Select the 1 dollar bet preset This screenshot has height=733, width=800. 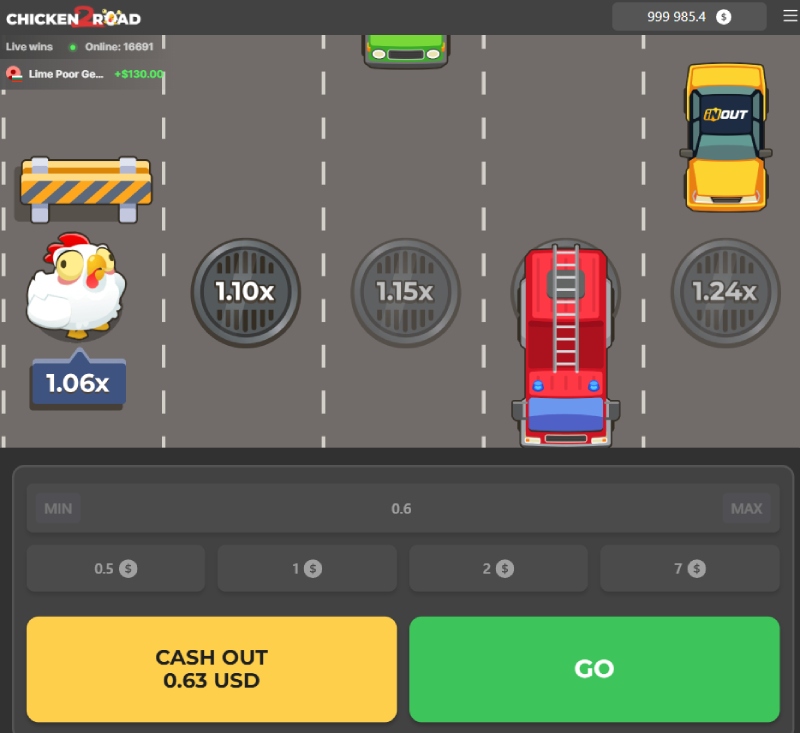pos(307,568)
